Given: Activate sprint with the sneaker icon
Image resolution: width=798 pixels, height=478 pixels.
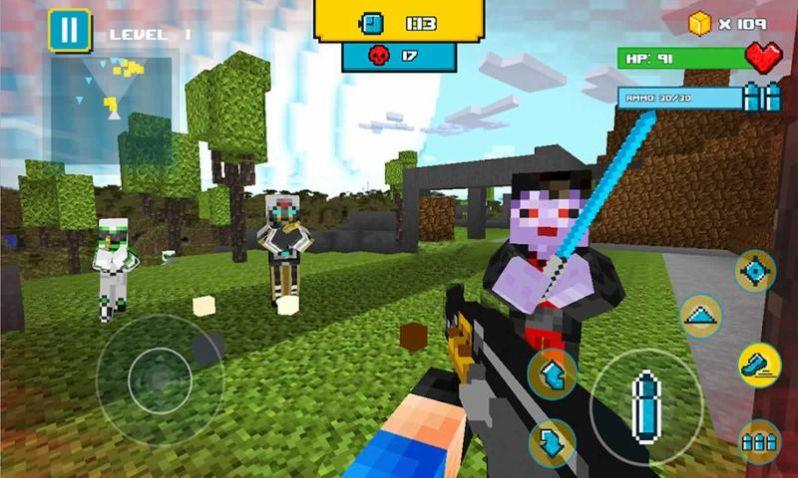Looking at the screenshot, I should pos(758,365).
